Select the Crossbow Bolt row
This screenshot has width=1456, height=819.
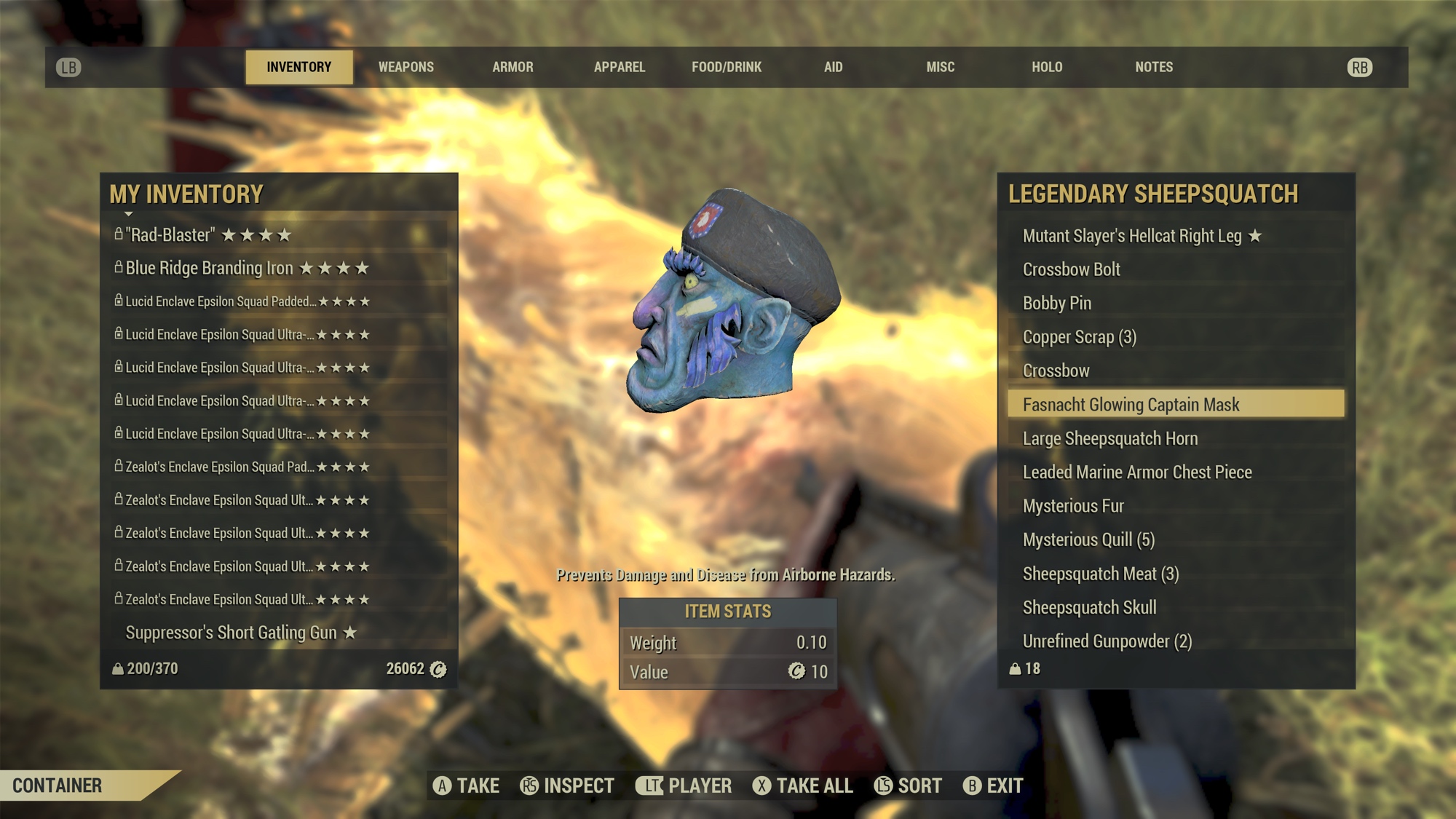[x=1071, y=269]
